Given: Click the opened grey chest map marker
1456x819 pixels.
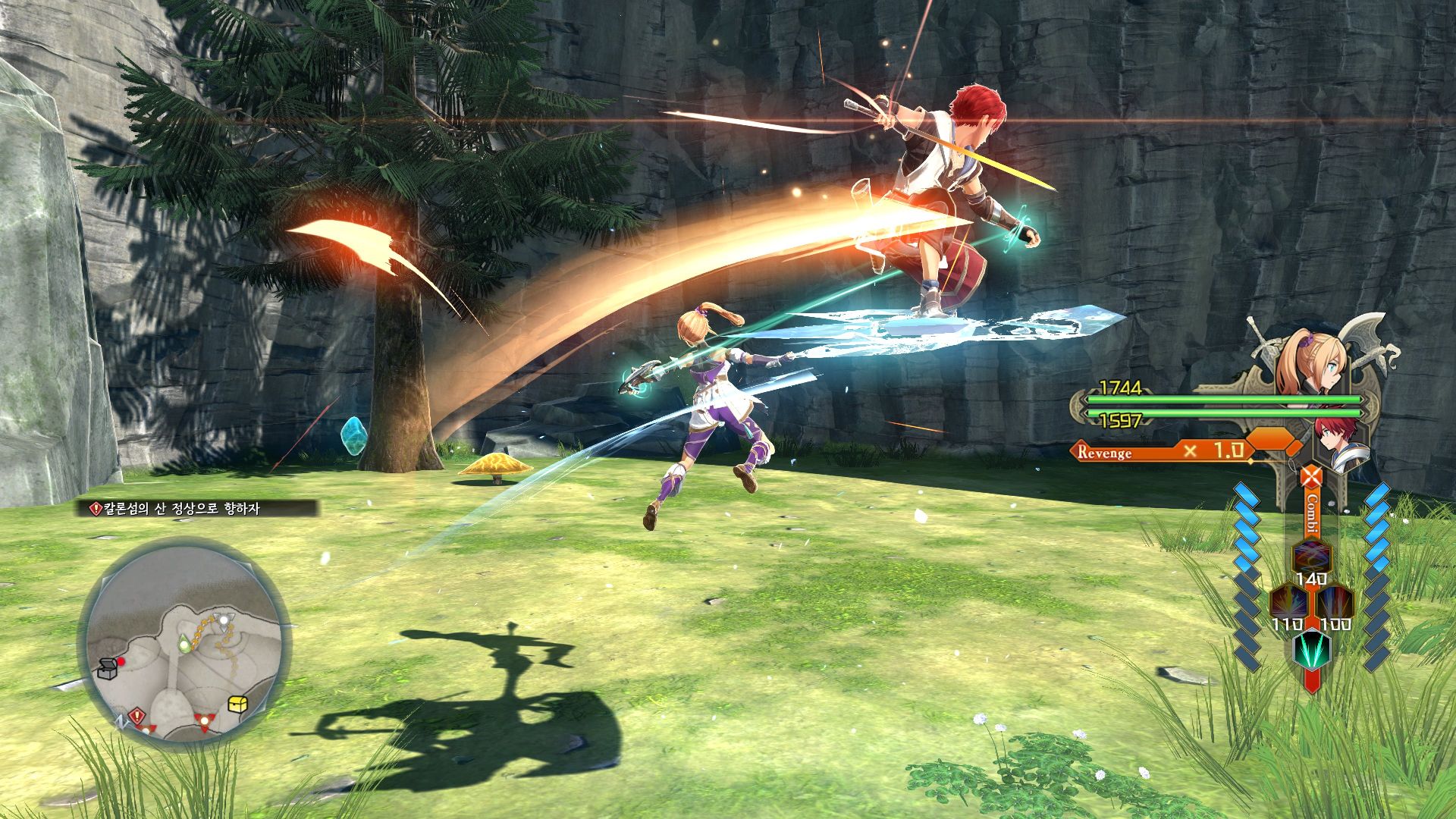Looking at the screenshot, I should click(x=107, y=668).
